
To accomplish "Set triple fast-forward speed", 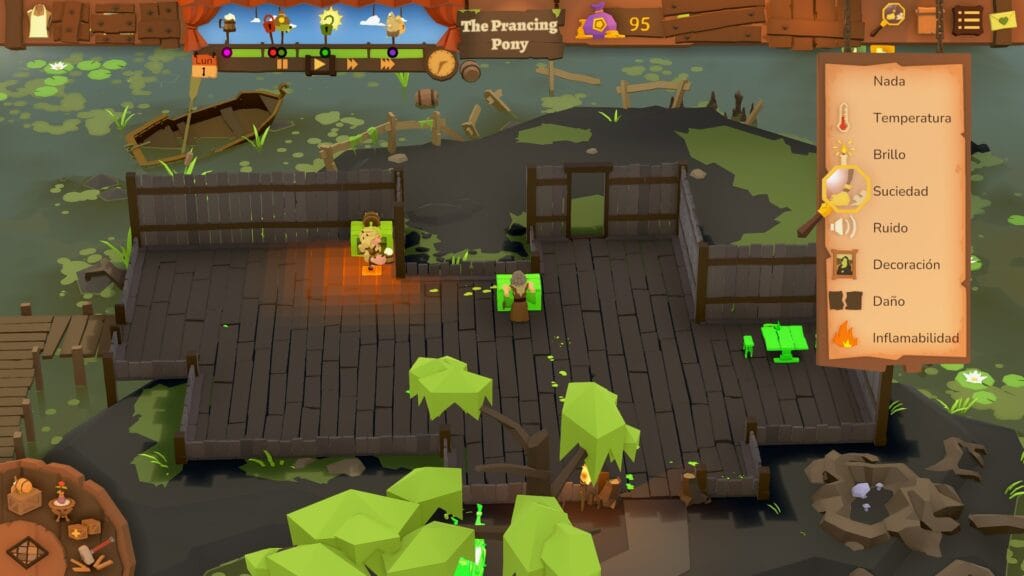I will 387,64.
